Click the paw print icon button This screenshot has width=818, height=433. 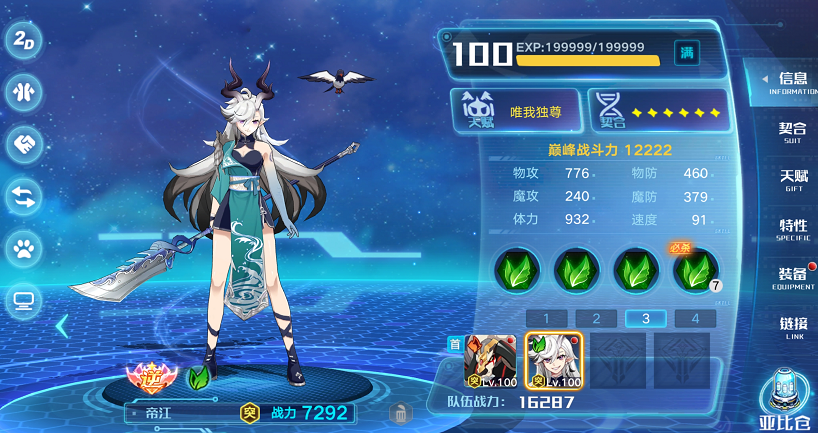click(x=22, y=247)
